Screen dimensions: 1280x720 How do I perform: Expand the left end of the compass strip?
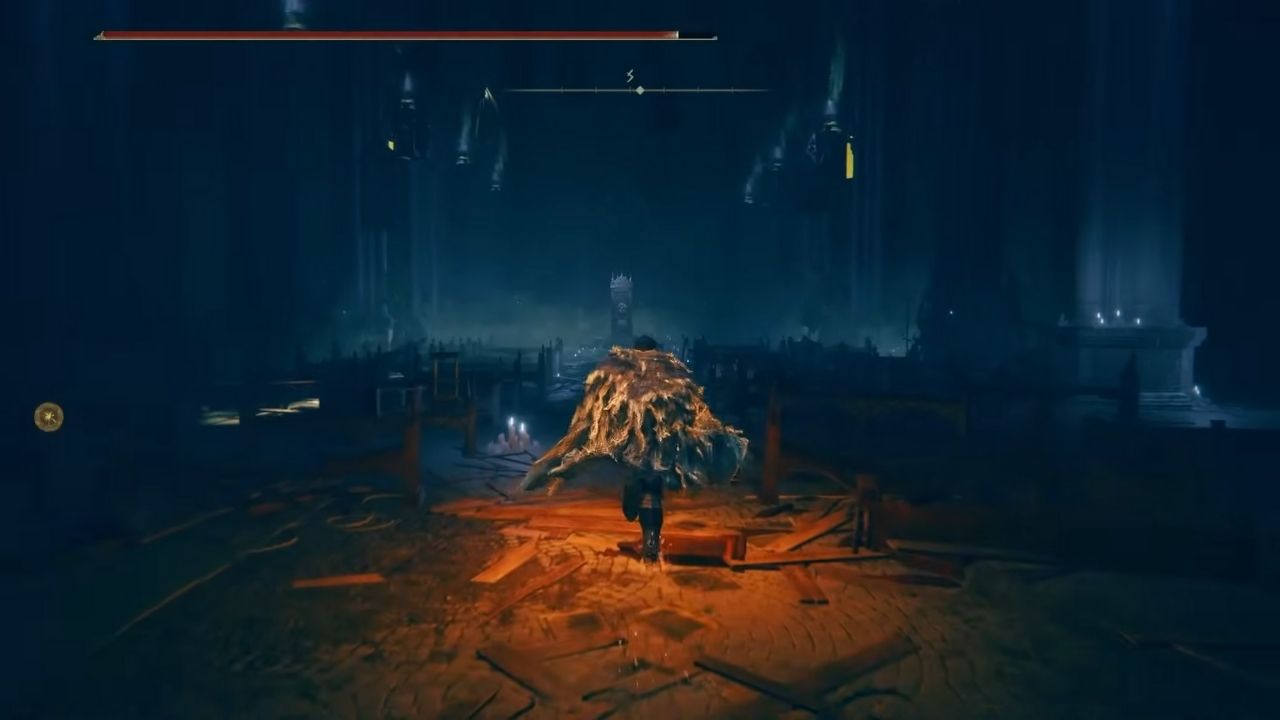[x=510, y=90]
